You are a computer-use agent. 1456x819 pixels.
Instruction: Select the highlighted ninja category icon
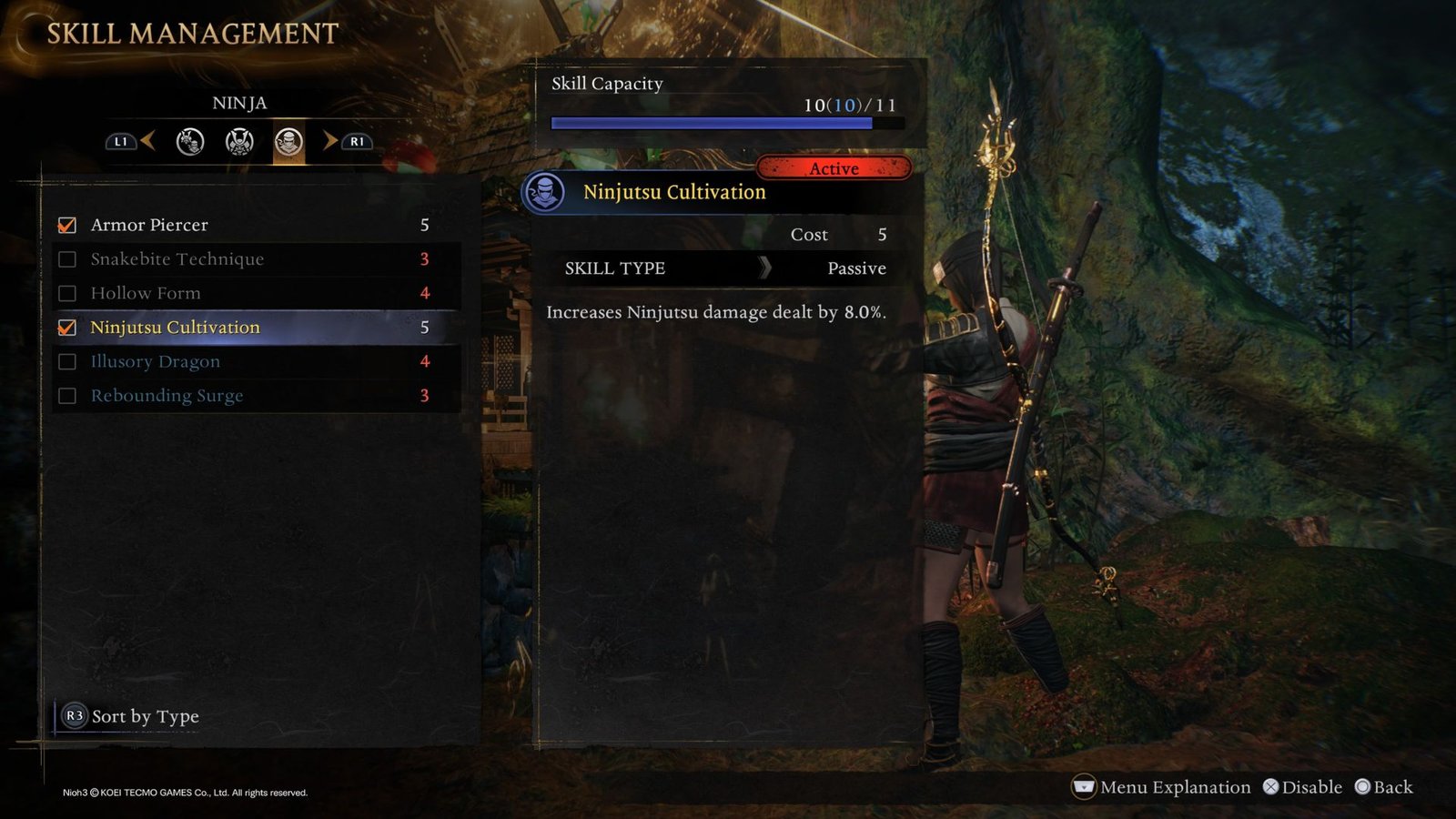pos(288,141)
